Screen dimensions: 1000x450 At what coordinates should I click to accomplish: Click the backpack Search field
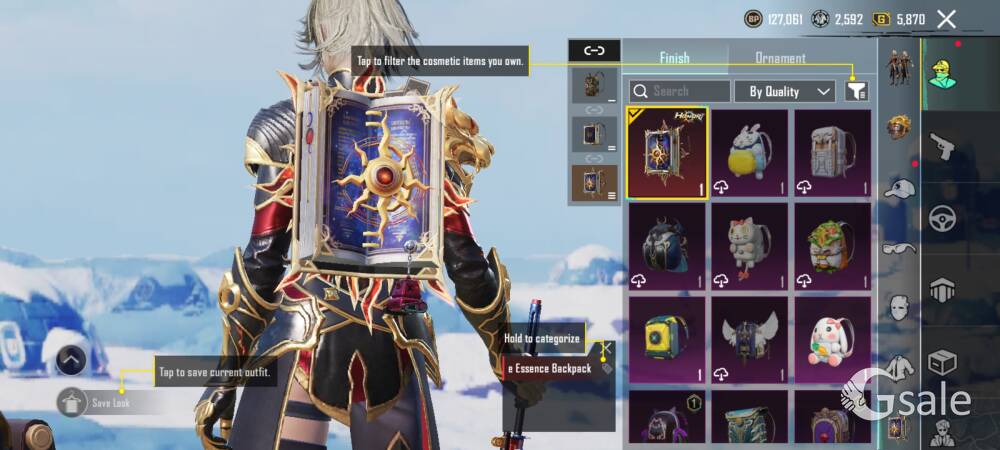[679, 91]
